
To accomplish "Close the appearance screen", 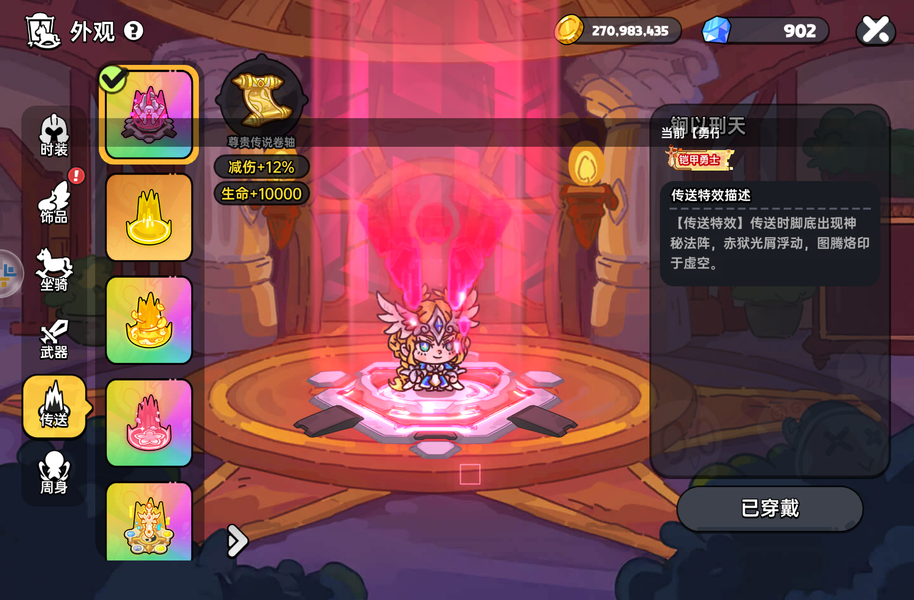I will 875,30.
